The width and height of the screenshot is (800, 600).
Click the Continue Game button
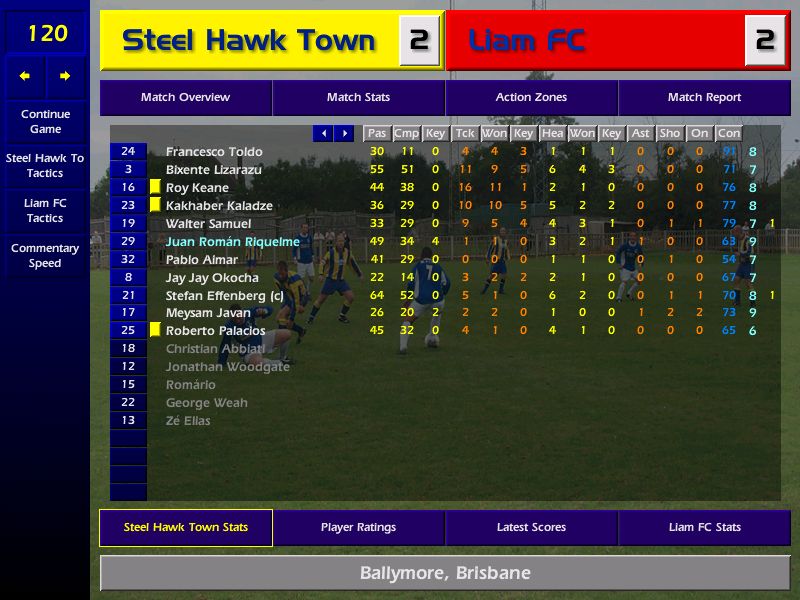click(x=45, y=121)
